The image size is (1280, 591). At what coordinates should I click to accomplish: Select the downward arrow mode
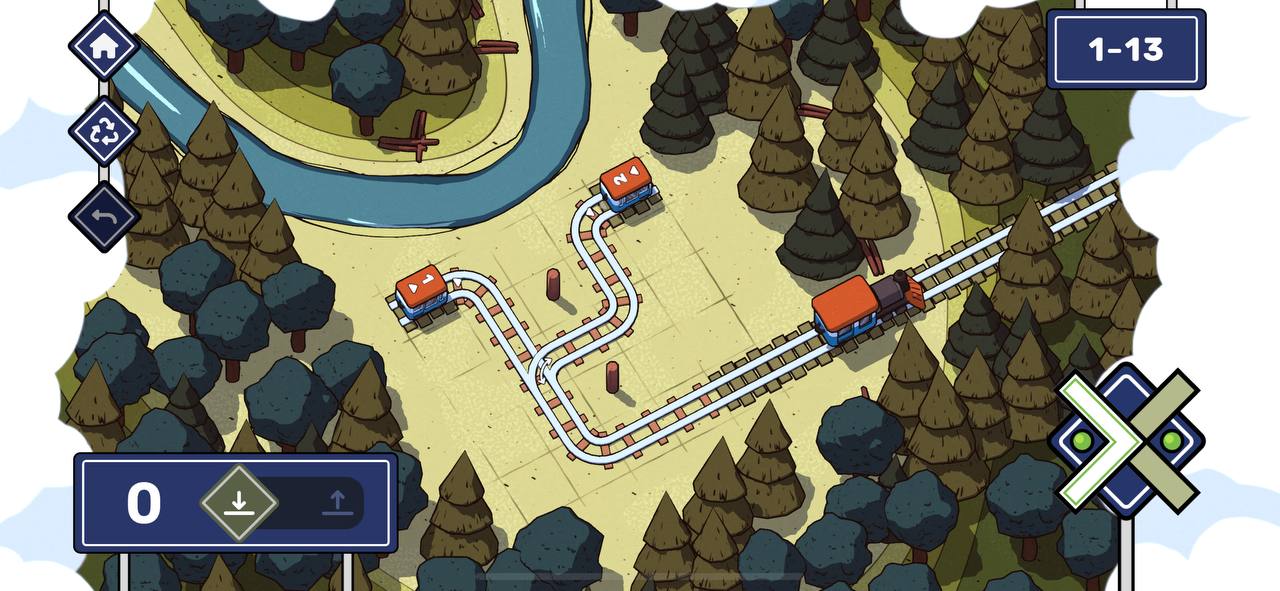pos(238,502)
